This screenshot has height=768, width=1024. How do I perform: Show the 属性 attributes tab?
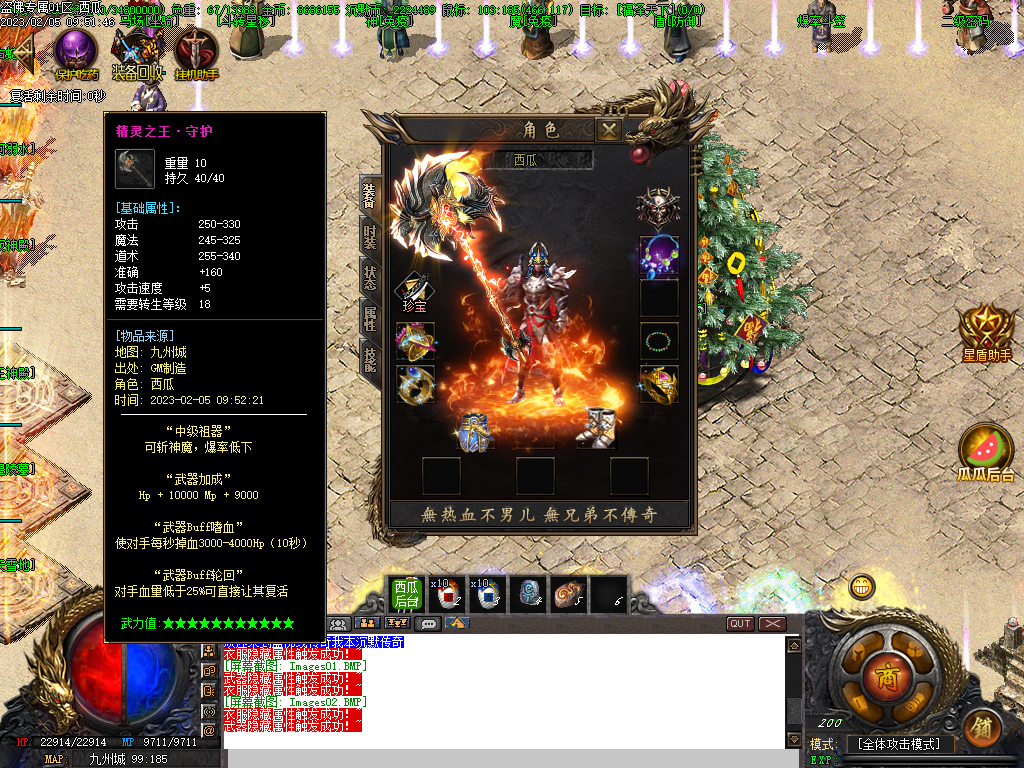(x=369, y=318)
